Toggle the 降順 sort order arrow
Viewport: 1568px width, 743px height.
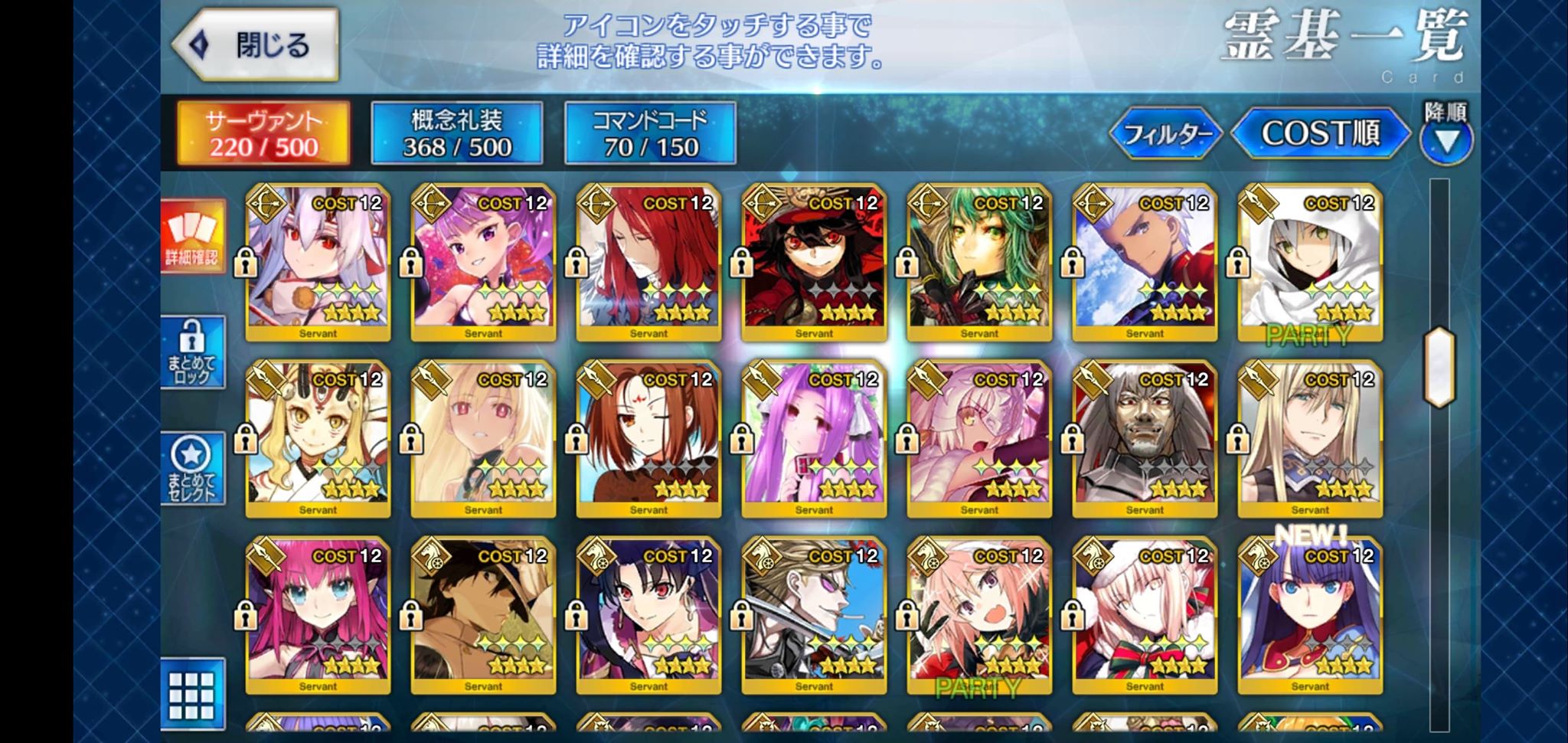pyautogui.click(x=1445, y=141)
